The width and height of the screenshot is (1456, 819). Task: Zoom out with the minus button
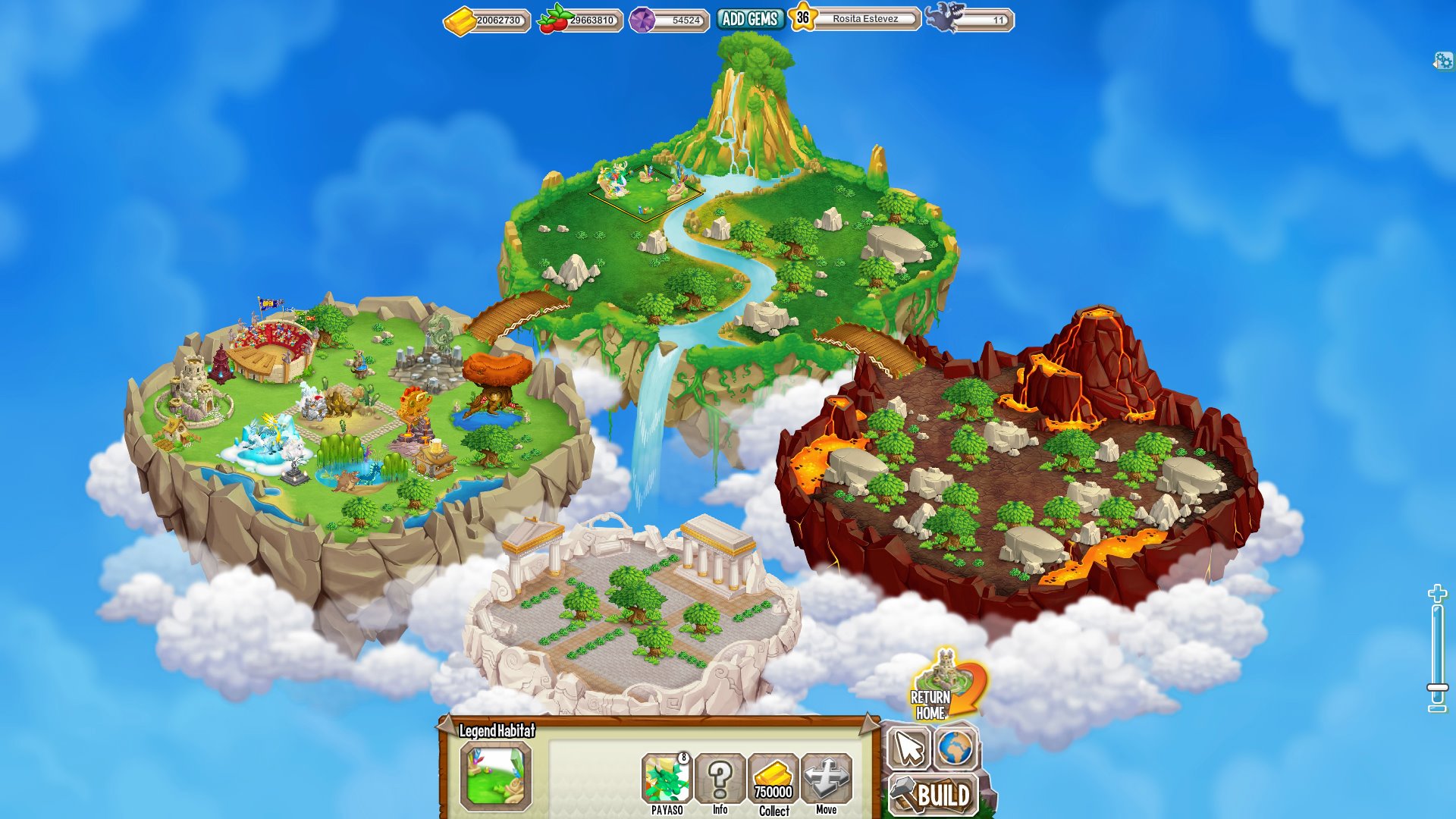pos(1437,709)
